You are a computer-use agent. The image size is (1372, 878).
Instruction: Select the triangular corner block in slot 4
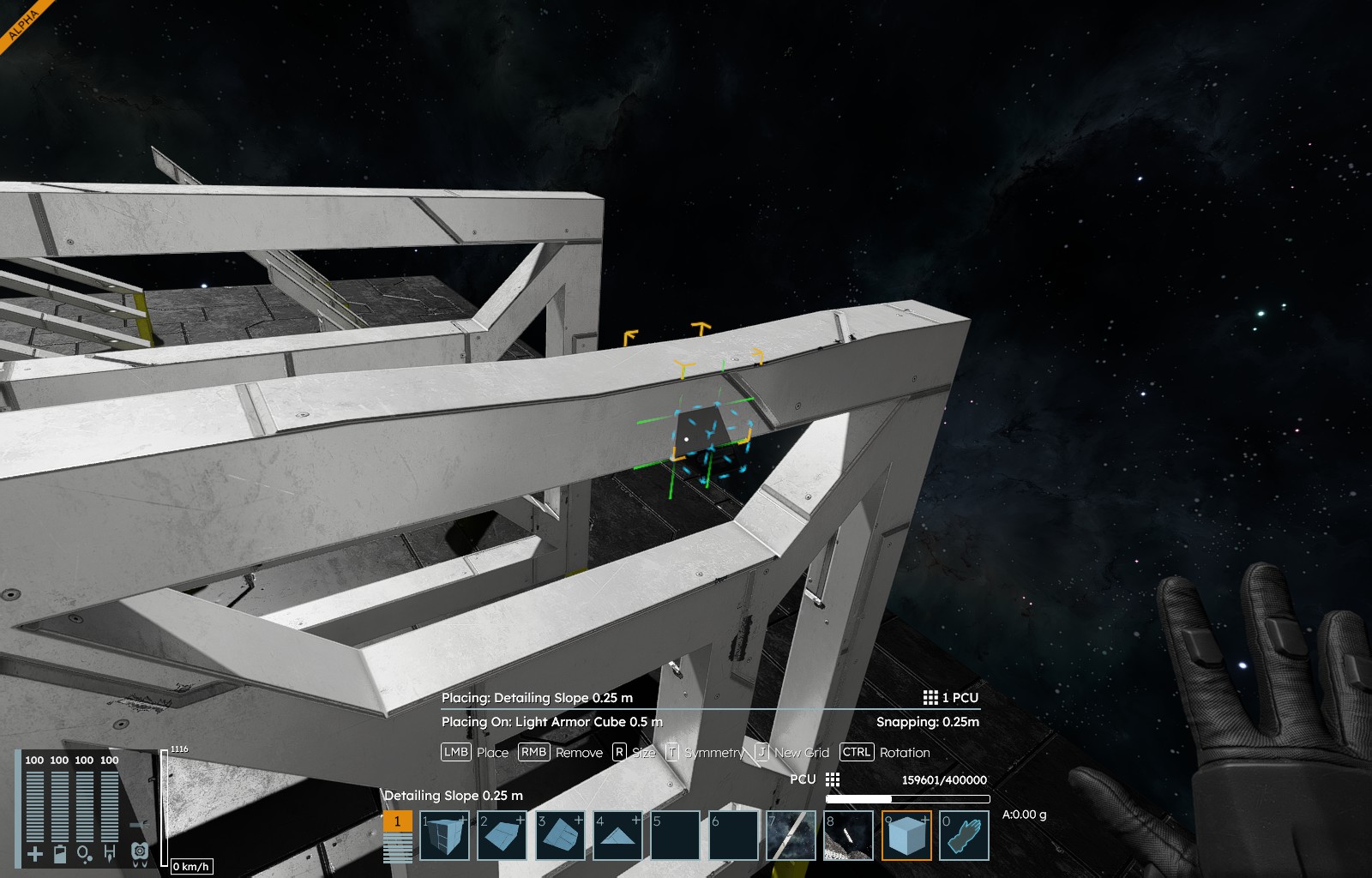[x=617, y=836]
